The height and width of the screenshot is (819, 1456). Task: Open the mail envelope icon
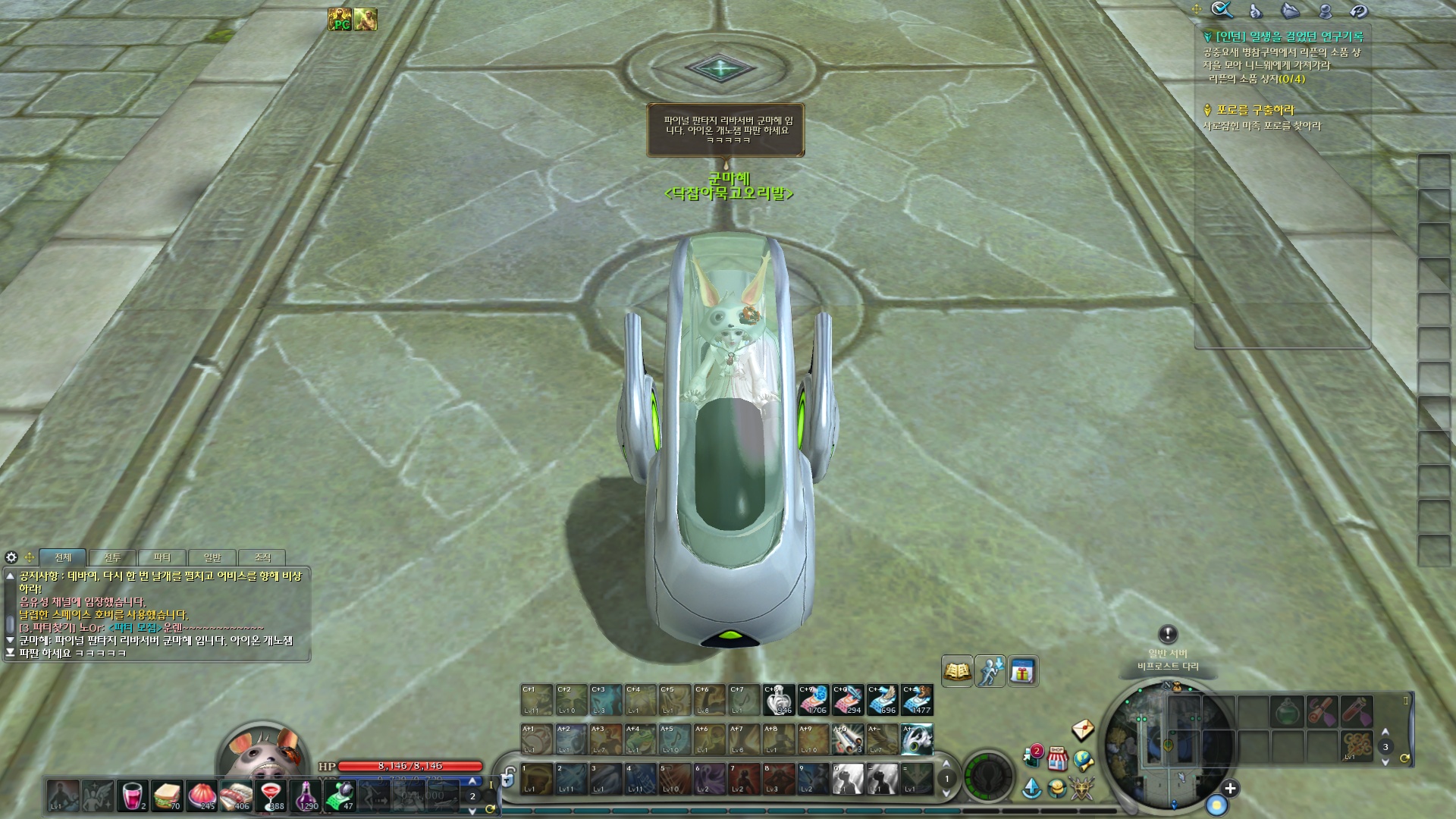click(1083, 730)
